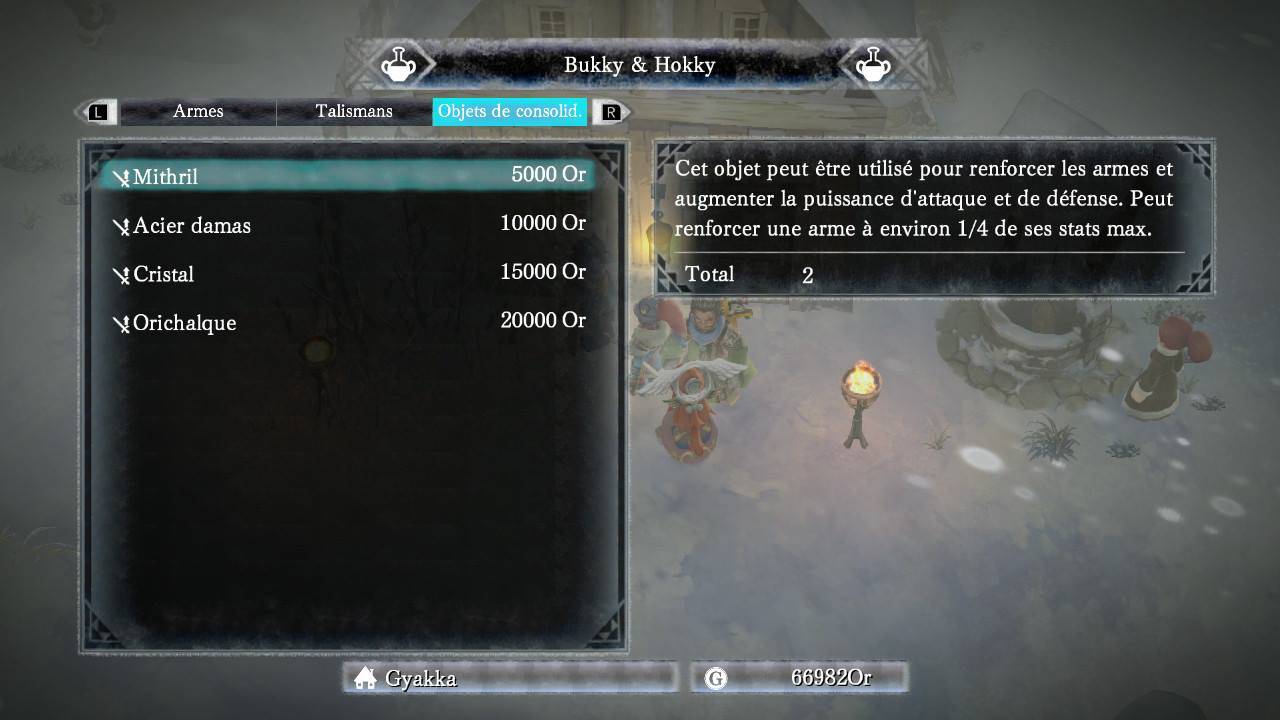Select the Orichalque entry
This screenshot has height=720, width=1280.
coord(347,322)
